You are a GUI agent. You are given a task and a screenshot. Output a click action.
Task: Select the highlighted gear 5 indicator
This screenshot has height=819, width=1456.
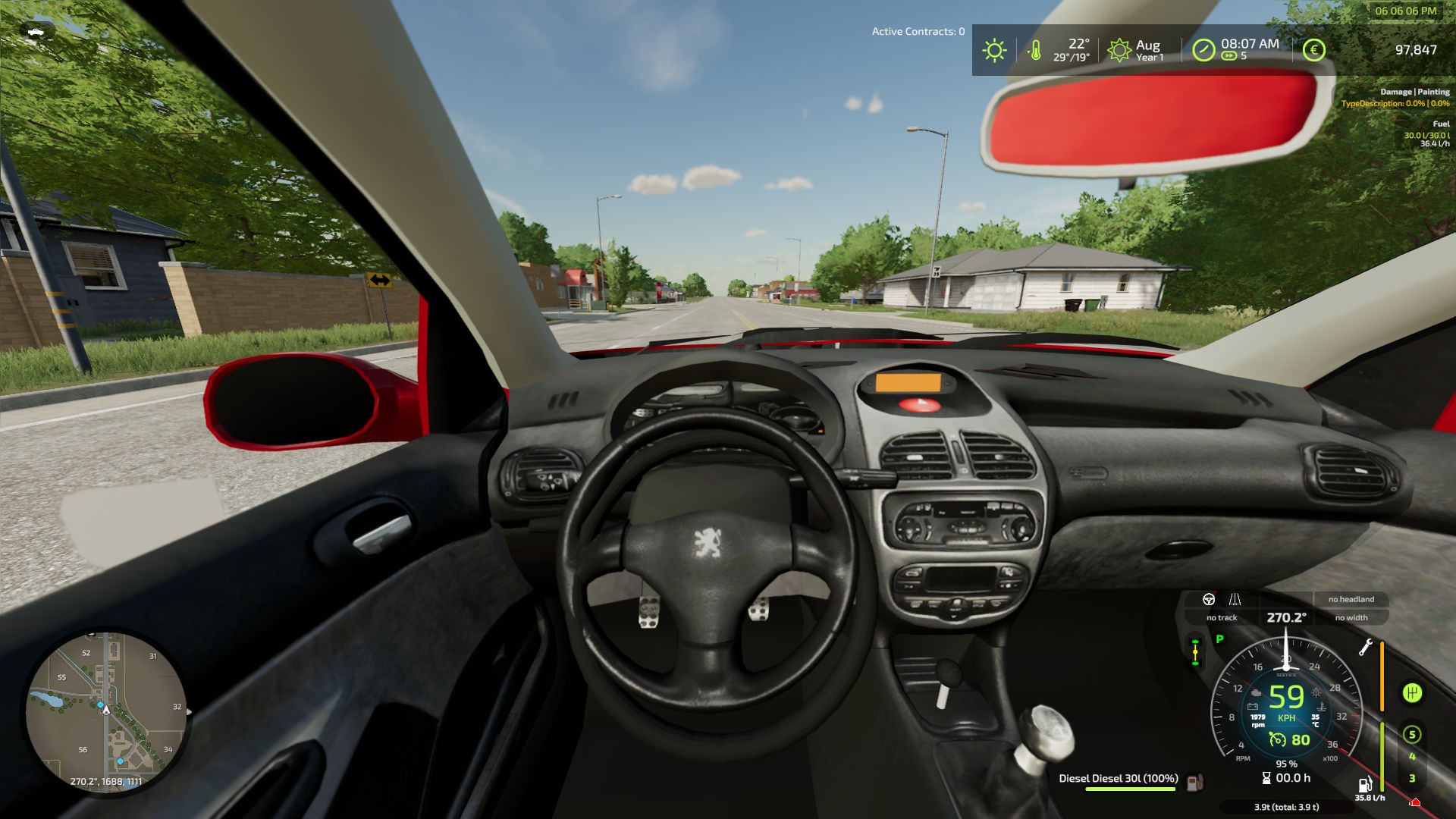pyautogui.click(x=1411, y=734)
